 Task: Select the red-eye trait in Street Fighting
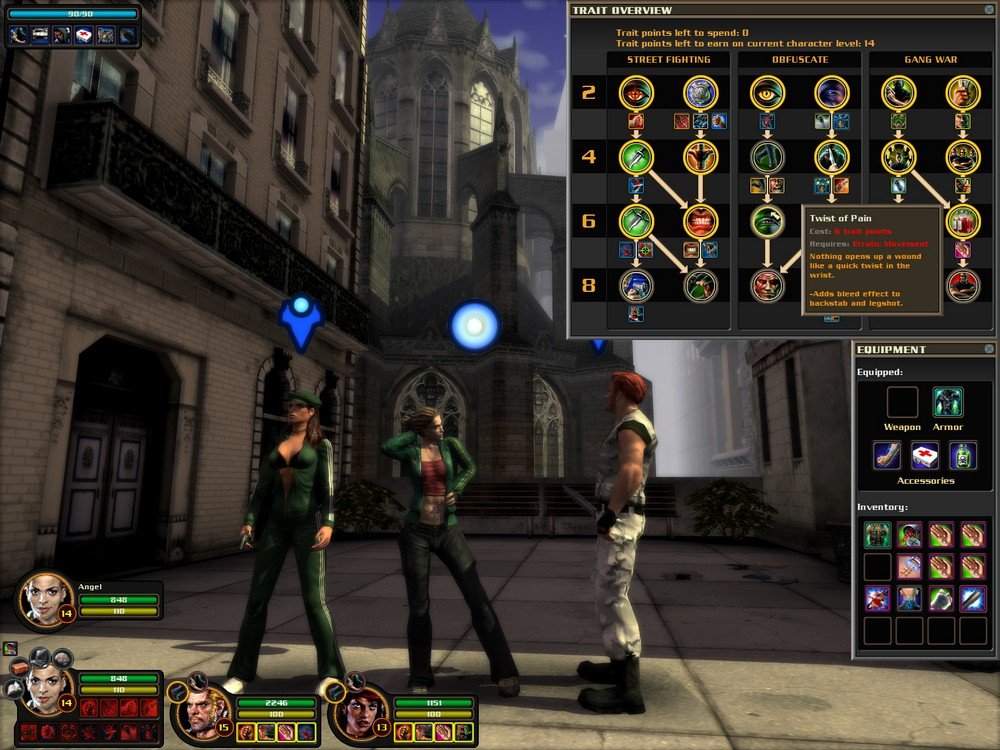(636, 93)
